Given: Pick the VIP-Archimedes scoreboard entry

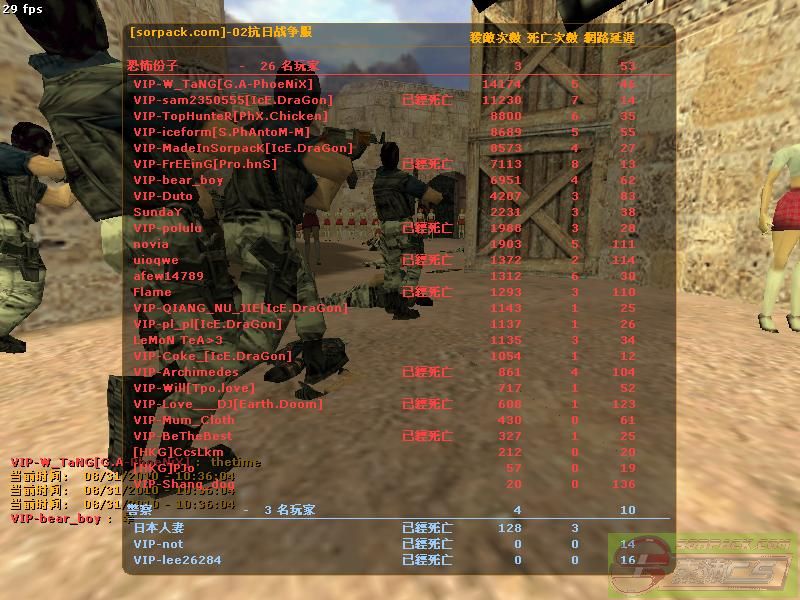Looking at the screenshot, I should [x=186, y=372].
